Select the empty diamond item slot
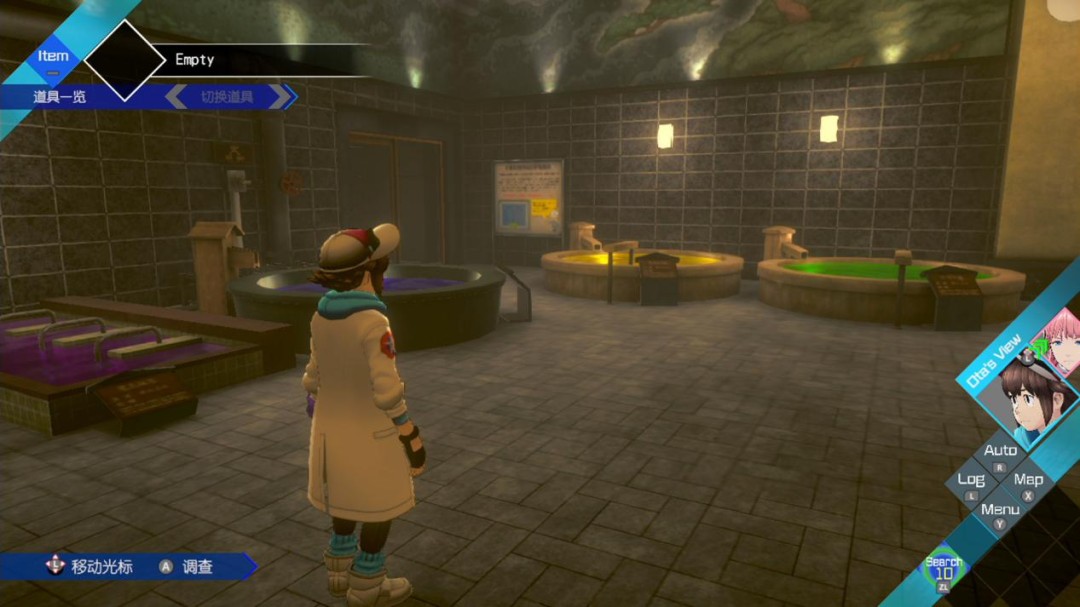Image resolution: width=1080 pixels, height=607 pixels. [x=125, y=60]
